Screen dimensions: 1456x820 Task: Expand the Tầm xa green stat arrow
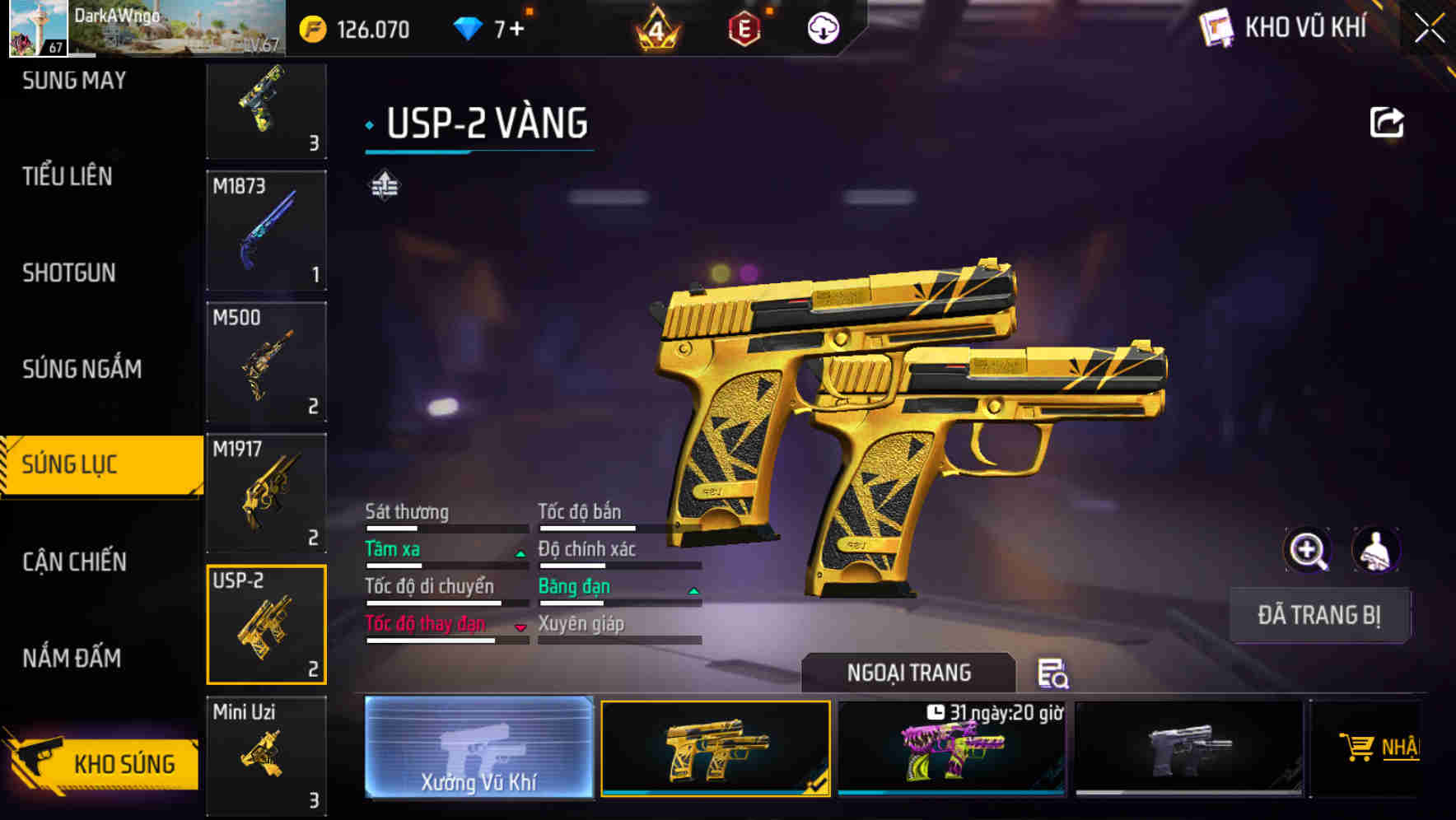point(520,553)
